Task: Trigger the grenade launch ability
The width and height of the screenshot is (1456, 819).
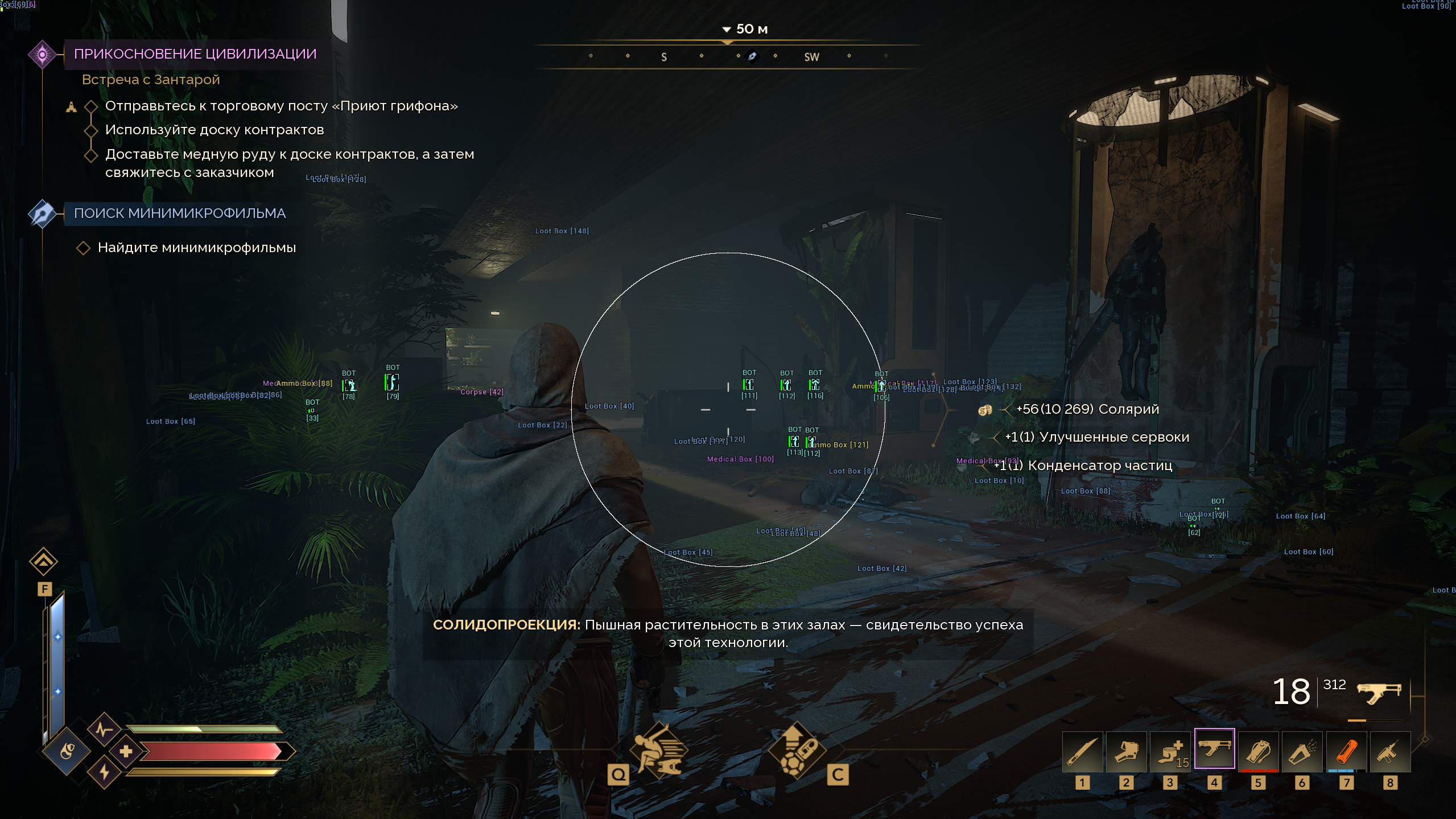Action: click(795, 750)
